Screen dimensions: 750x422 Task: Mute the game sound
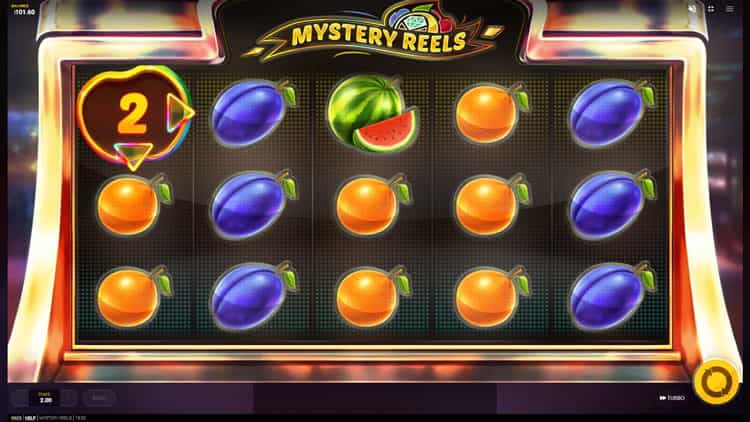[x=692, y=8]
